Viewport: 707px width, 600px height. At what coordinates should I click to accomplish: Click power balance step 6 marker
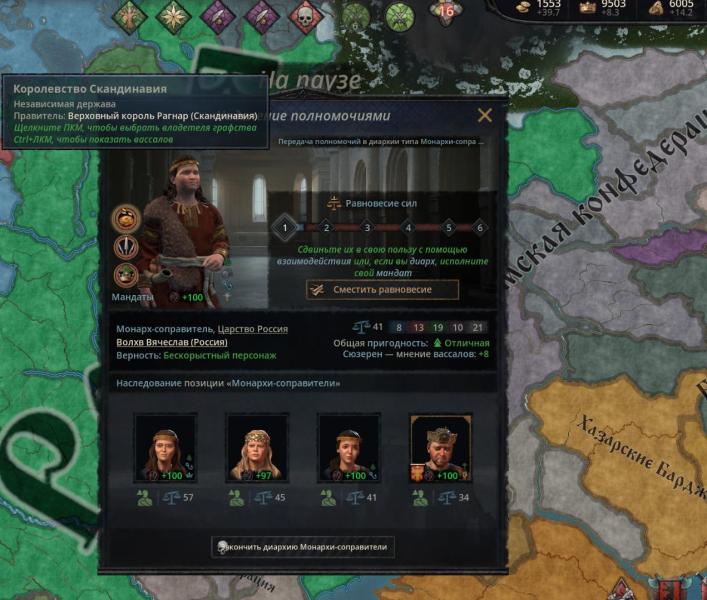[480, 228]
